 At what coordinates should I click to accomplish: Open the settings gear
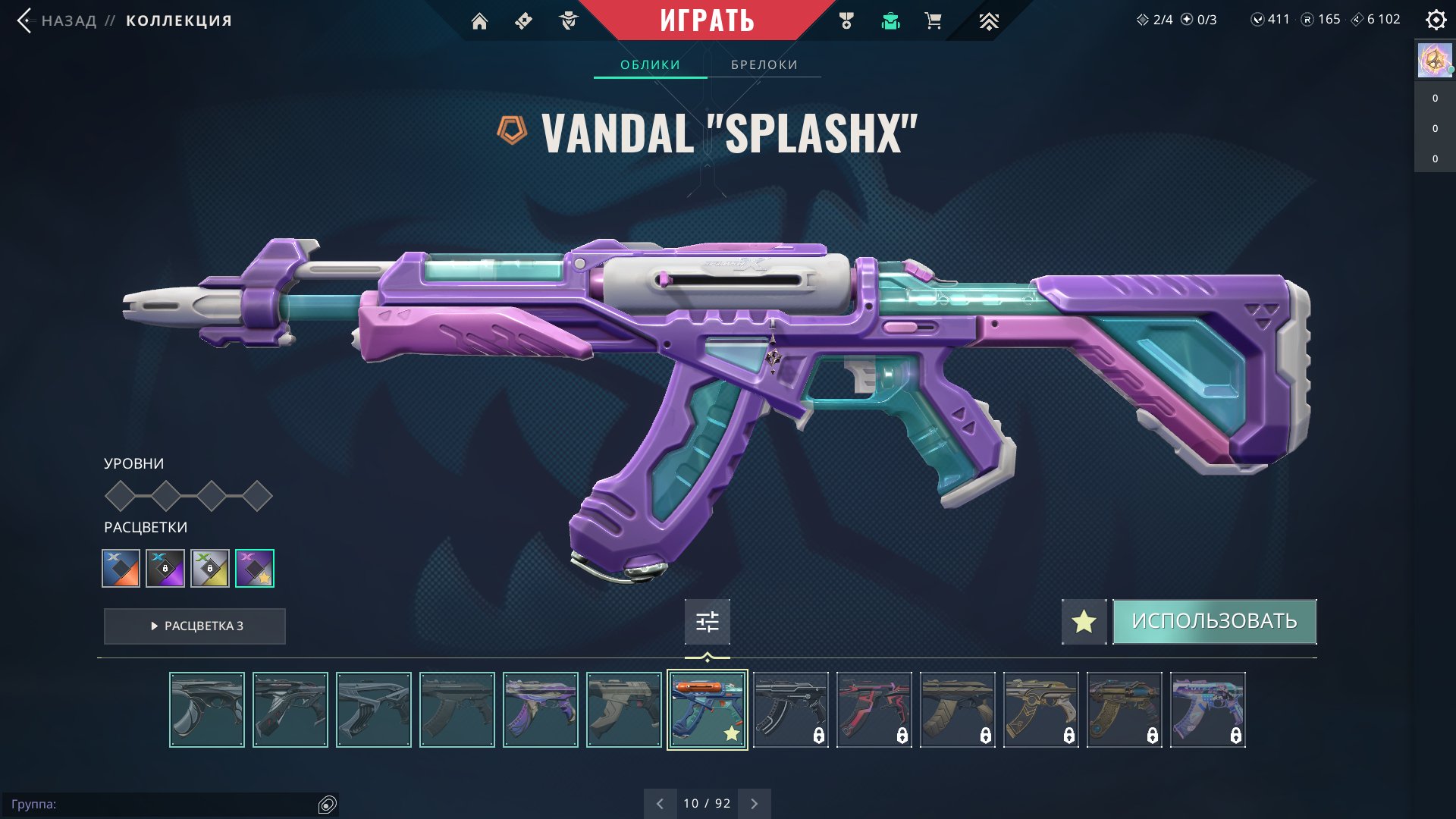1436,20
